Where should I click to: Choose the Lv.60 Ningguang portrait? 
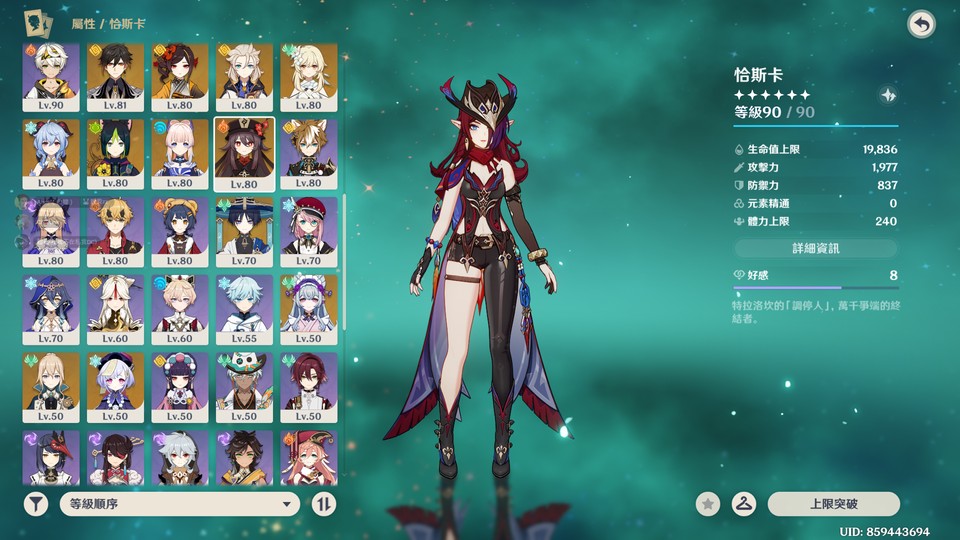click(115, 308)
